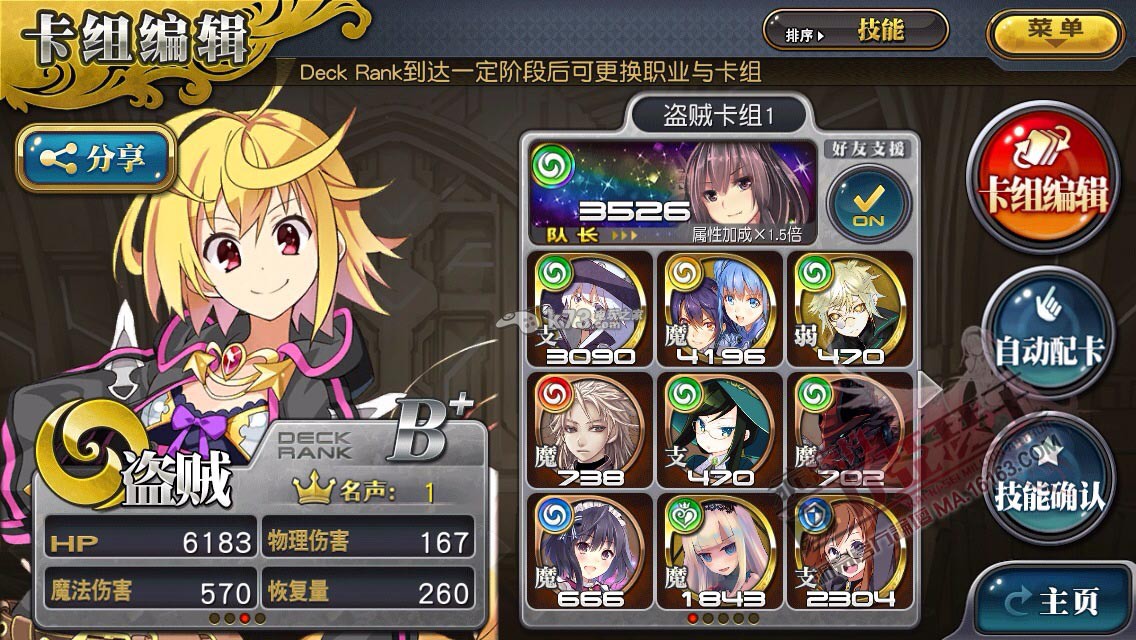Select the witch card with 3090
The image size is (1136, 640).
(x=591, y=308)
